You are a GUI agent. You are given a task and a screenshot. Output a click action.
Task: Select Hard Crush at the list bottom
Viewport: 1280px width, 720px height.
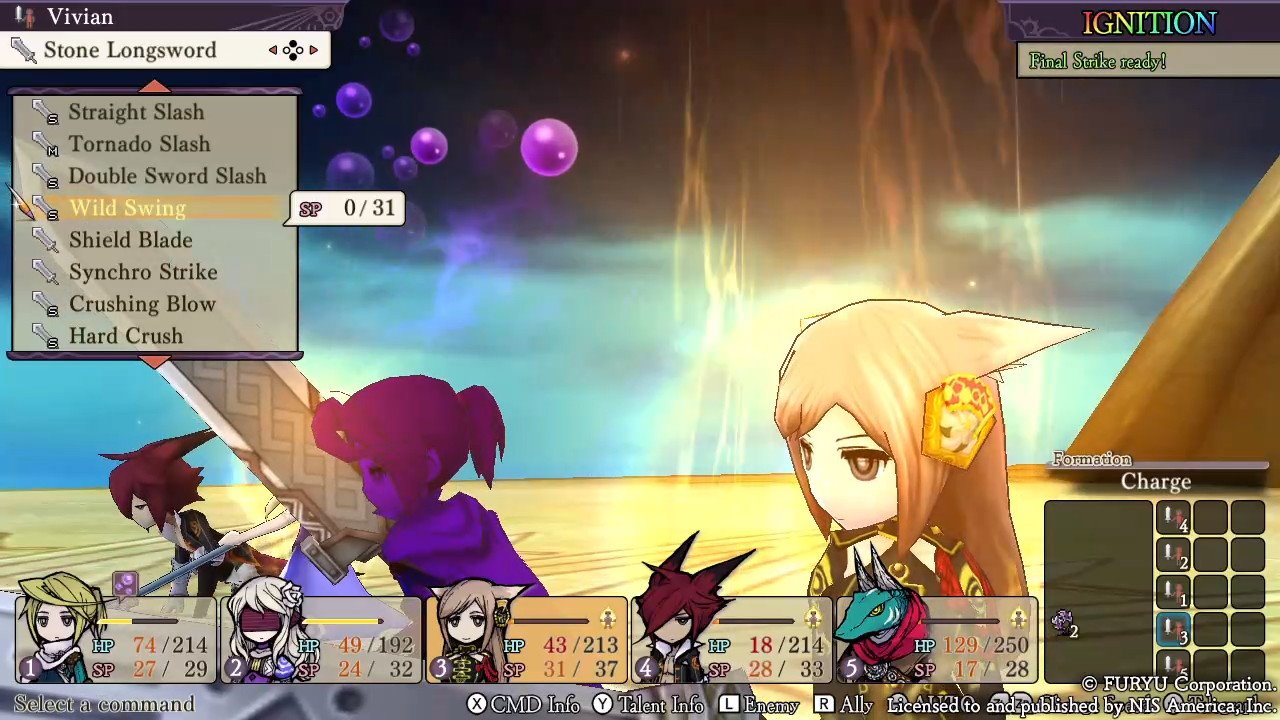pos(126,336)
